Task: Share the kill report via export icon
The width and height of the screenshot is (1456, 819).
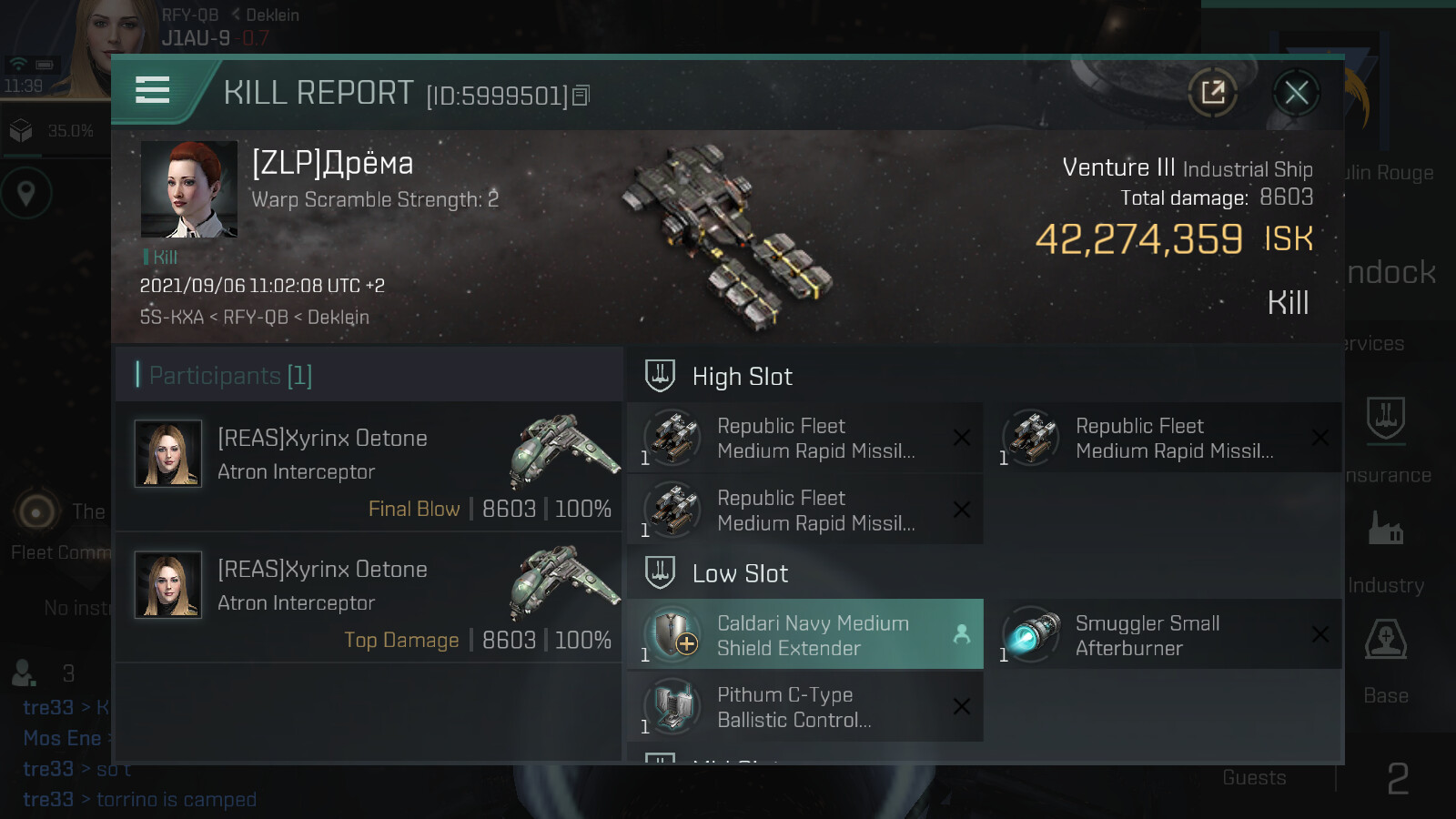Action: click(1212, 92)
